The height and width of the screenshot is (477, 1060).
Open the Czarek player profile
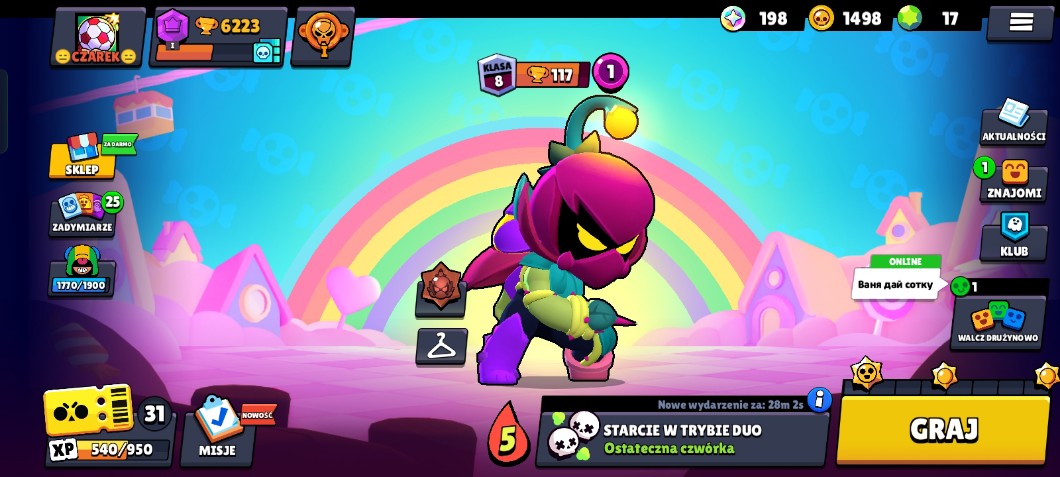pos(98,38)
